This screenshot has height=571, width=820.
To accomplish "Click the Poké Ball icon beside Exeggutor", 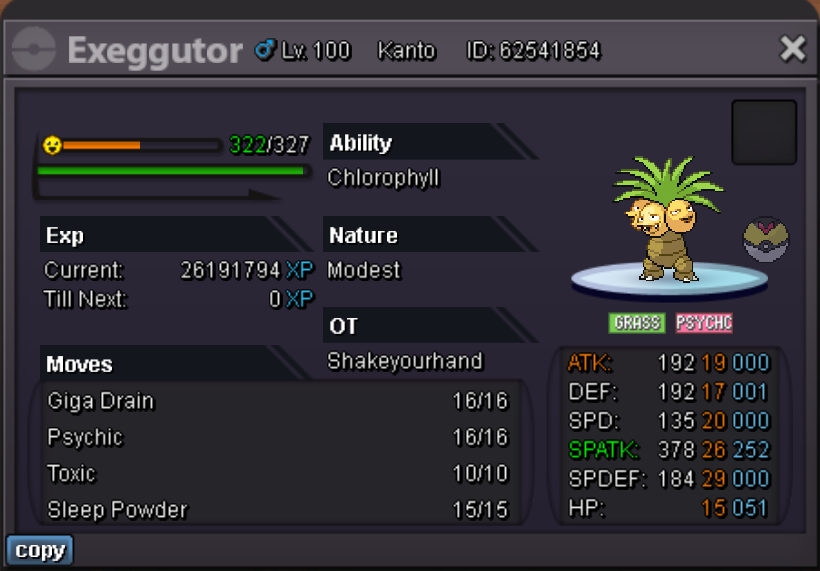I will coord(766,241).
